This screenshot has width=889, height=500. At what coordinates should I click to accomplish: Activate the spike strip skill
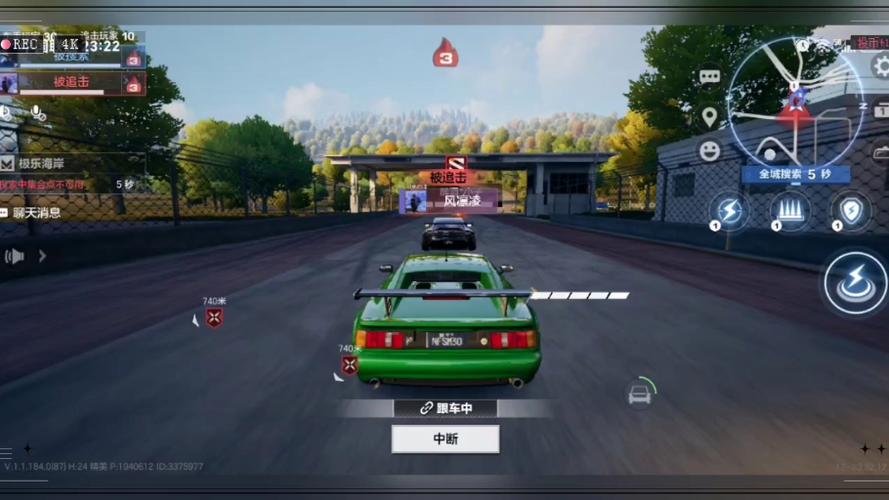coord(790,211)
